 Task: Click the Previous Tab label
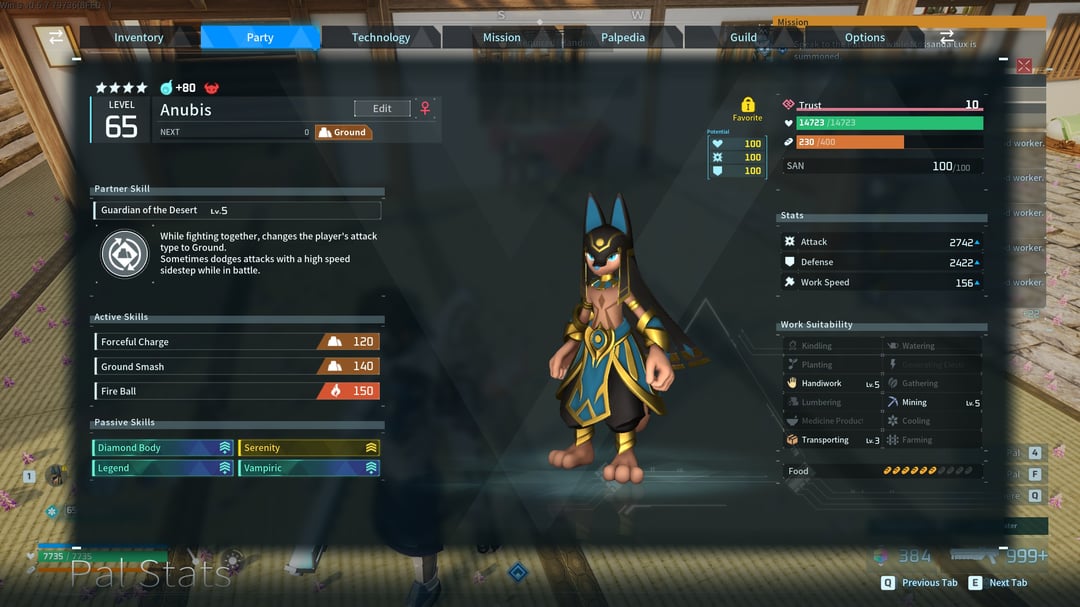[929, 583]
